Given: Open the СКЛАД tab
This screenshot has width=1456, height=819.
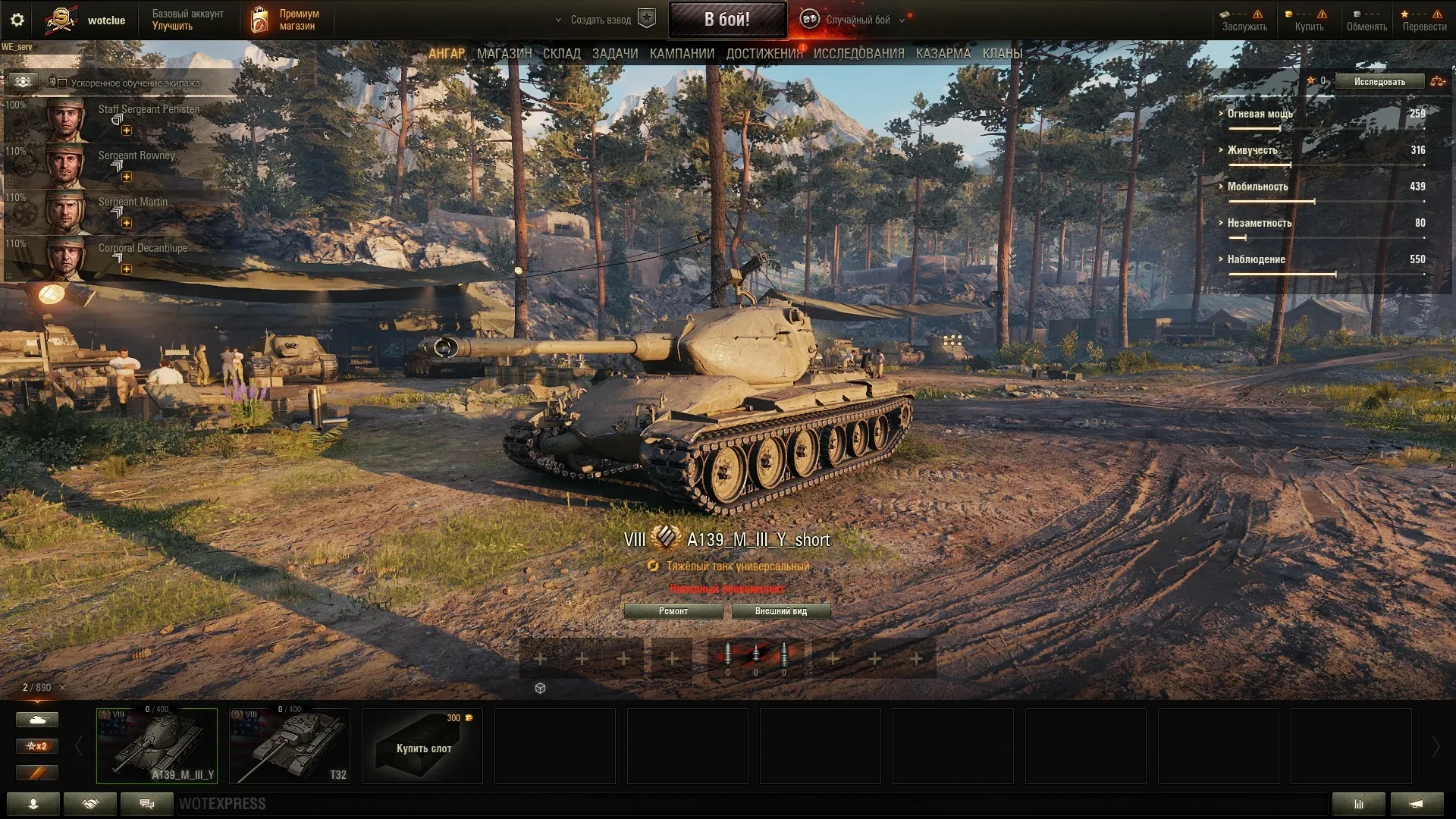Looking at the screenshot, I should [x=561, y=54].
